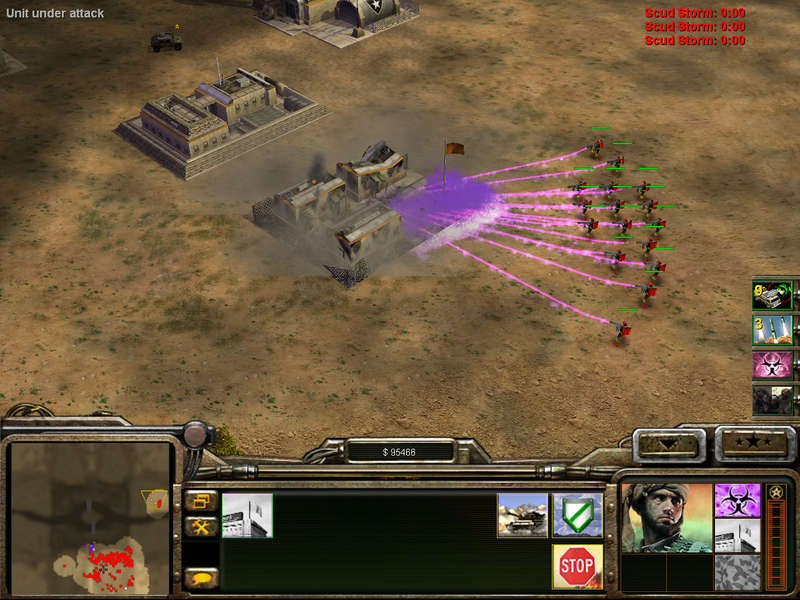
Task: Click the selected soldier portrait
Action: pyautogui.click(x=666, y=517)
